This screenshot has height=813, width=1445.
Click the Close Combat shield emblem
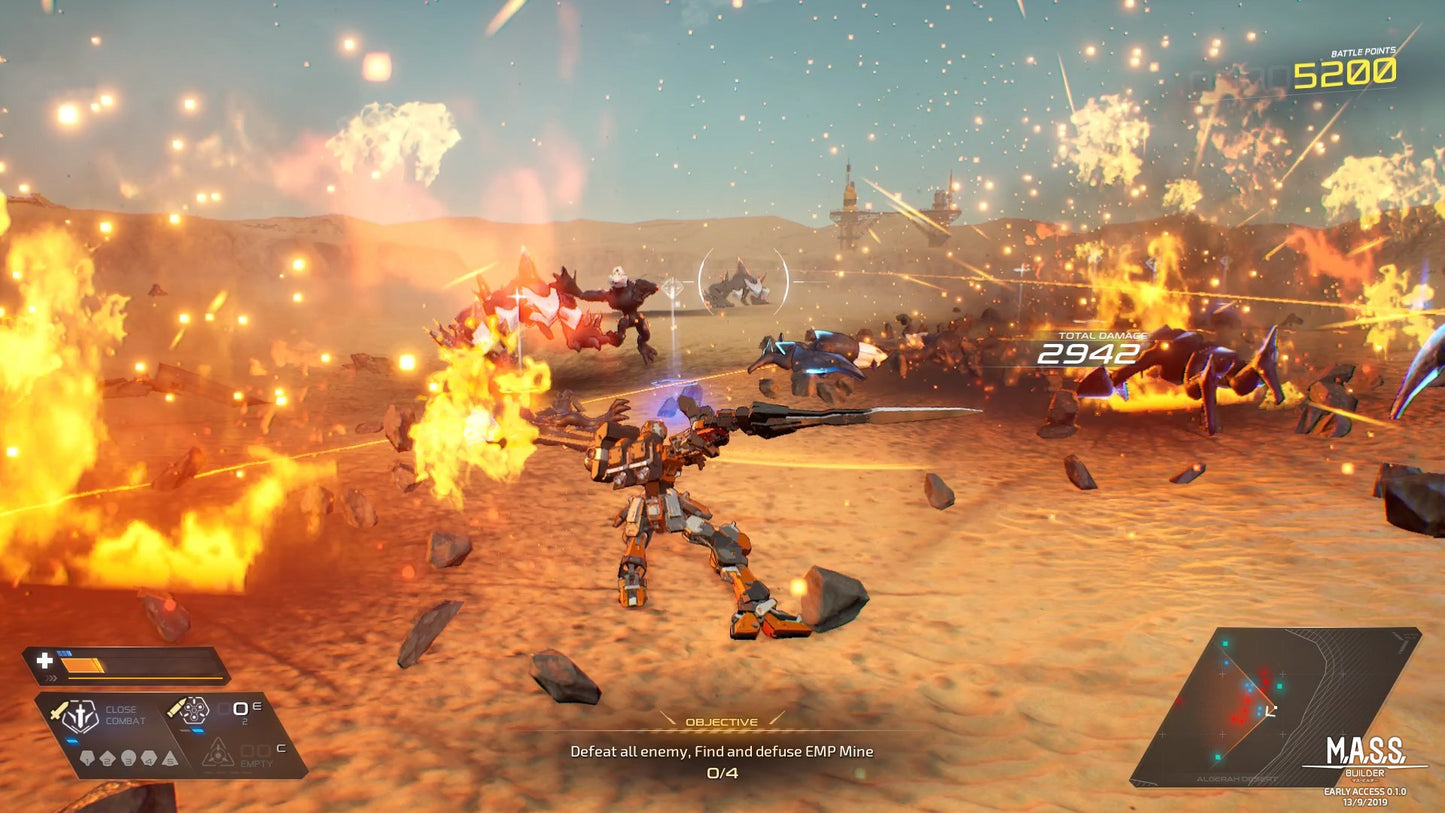(81, 716)
